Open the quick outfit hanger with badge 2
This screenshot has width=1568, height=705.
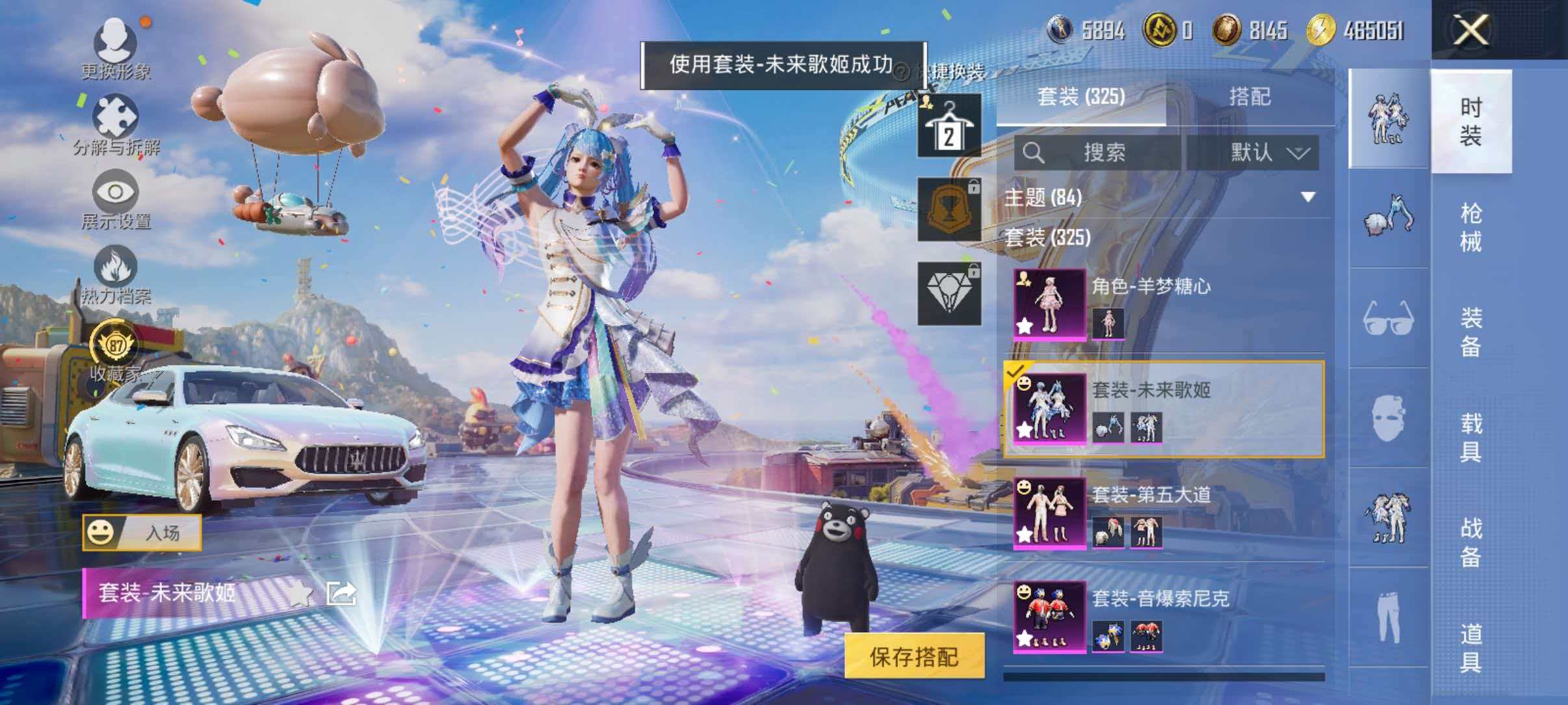tap(948, 124)
